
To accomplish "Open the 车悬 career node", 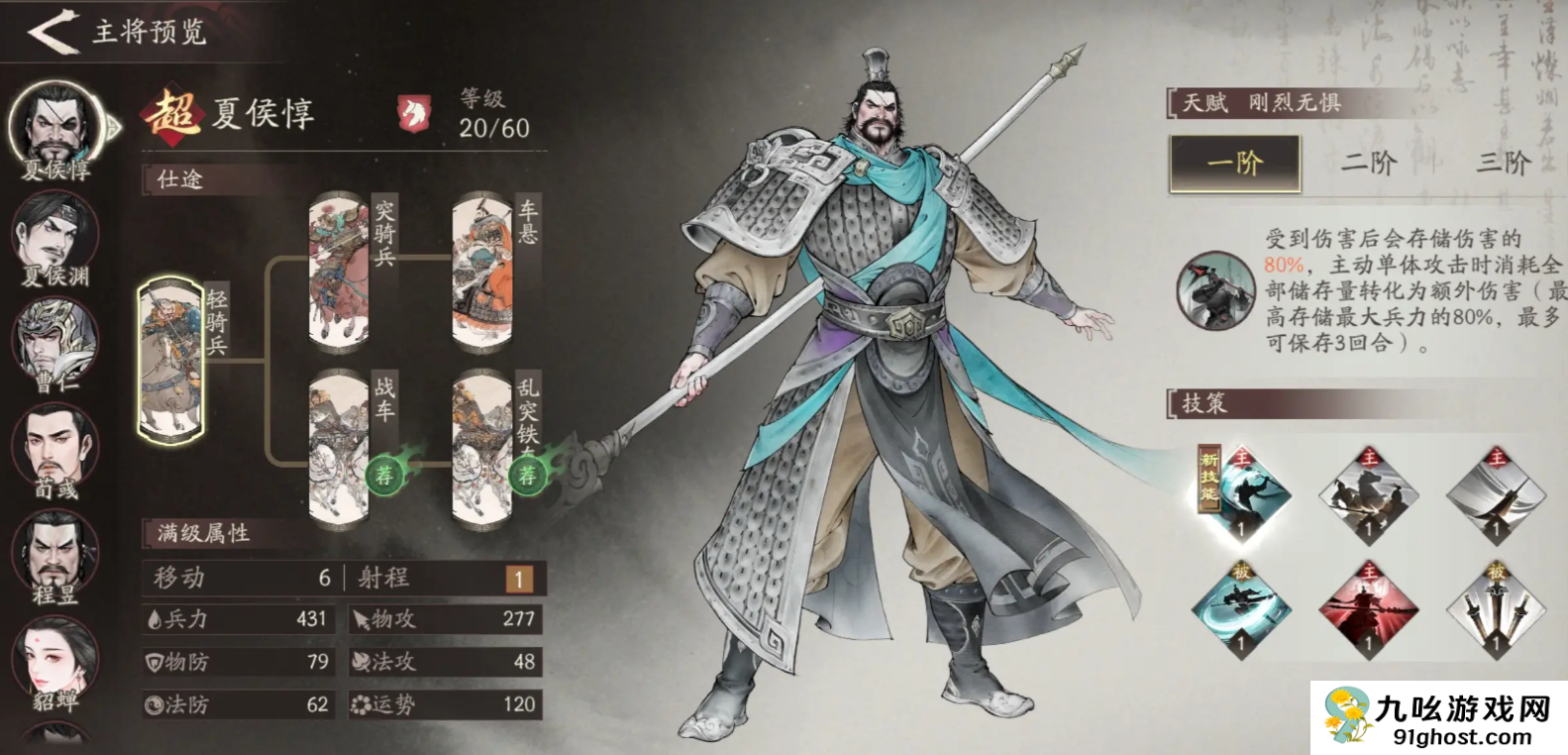I will (x=483, y=268).
